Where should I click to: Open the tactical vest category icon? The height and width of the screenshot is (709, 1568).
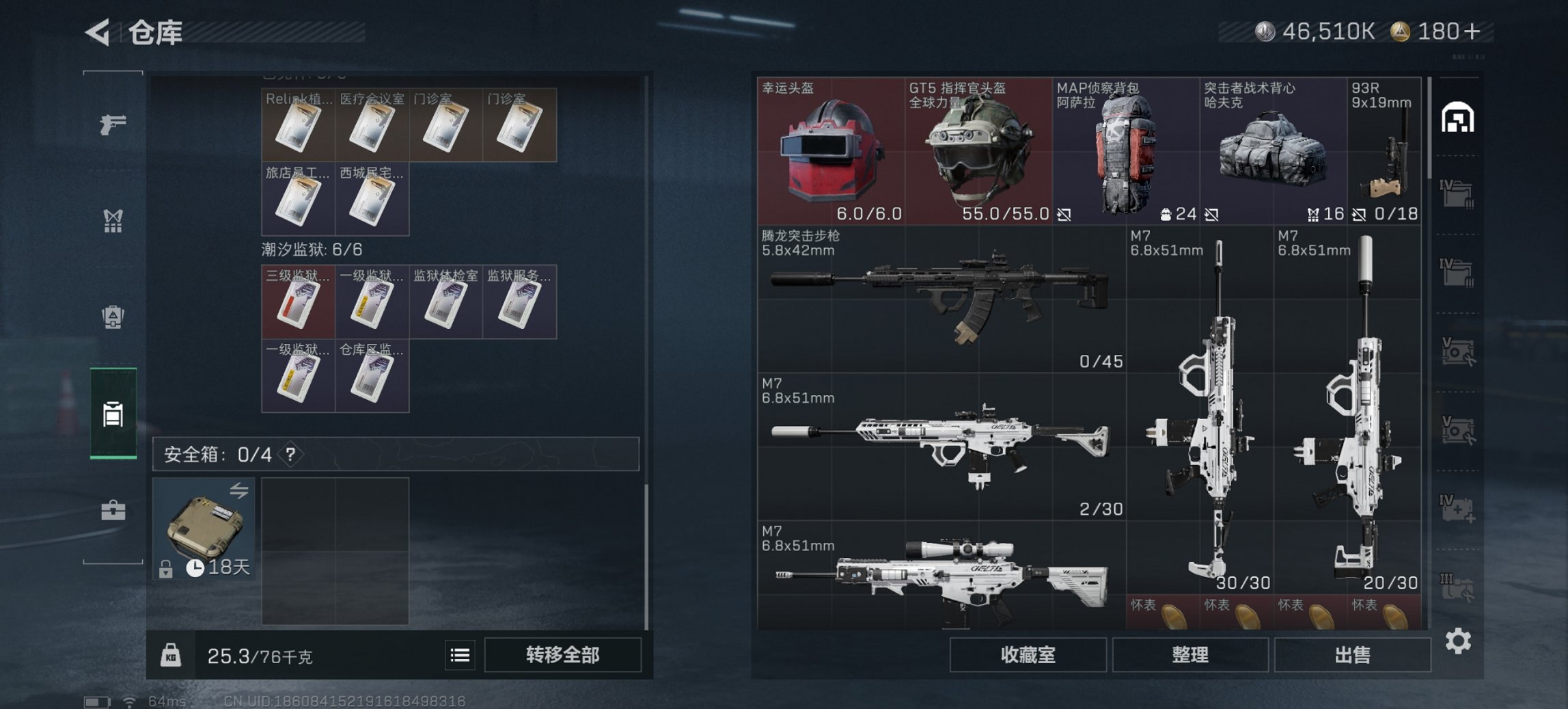(x=113, y=221)
